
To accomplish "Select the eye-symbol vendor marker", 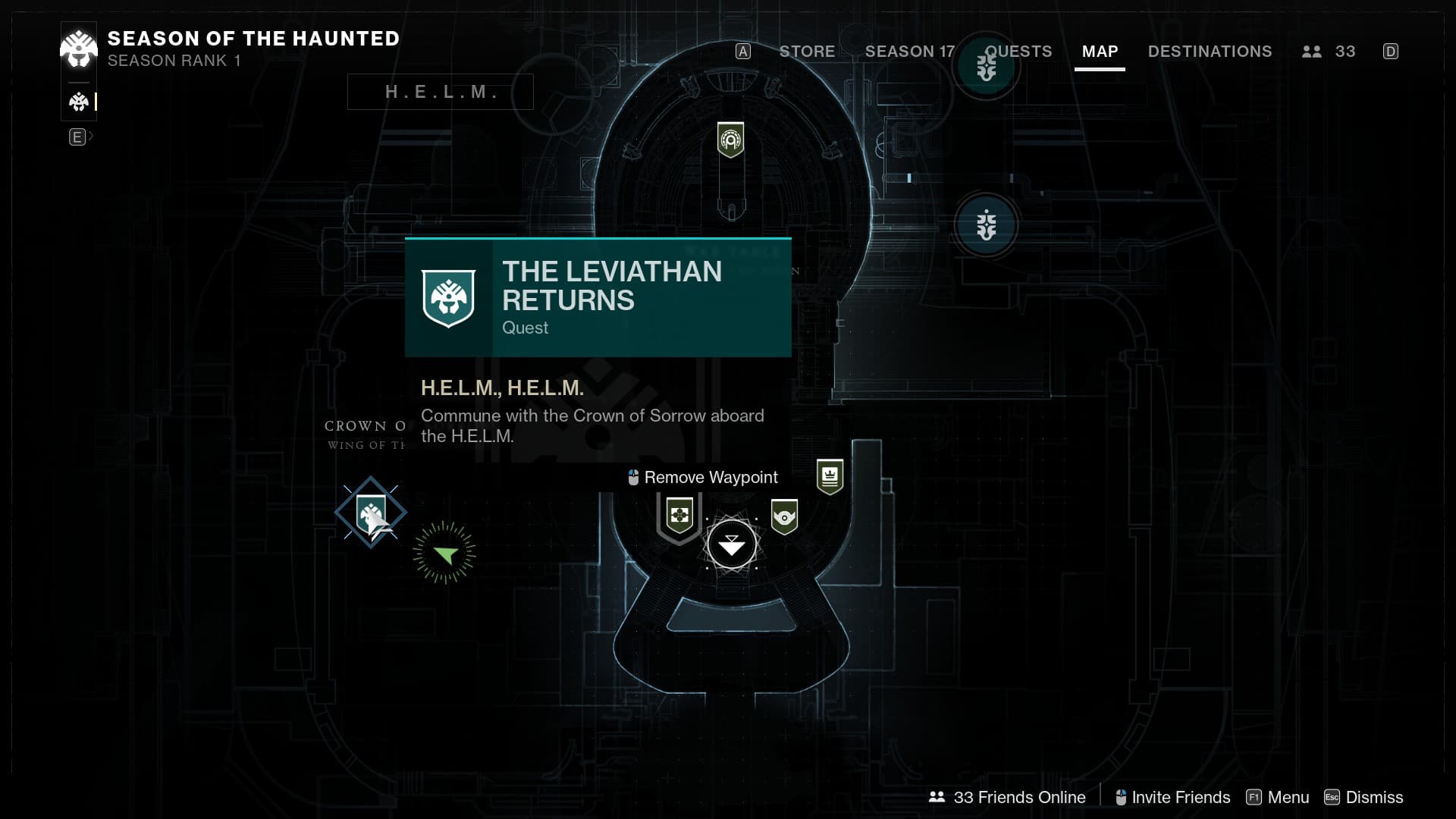I will 784,516.
